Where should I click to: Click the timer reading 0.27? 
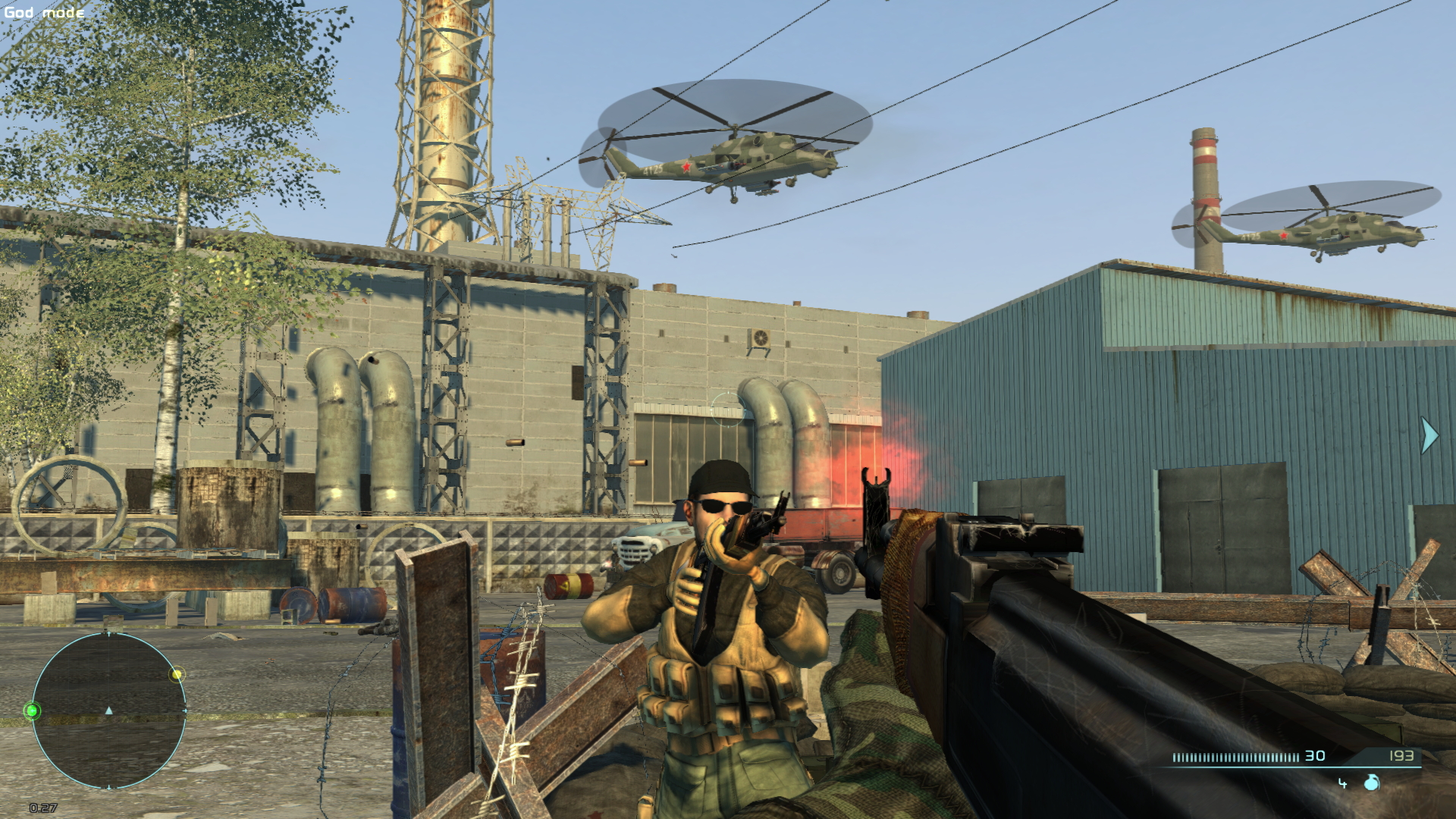[x=43, y=807]
